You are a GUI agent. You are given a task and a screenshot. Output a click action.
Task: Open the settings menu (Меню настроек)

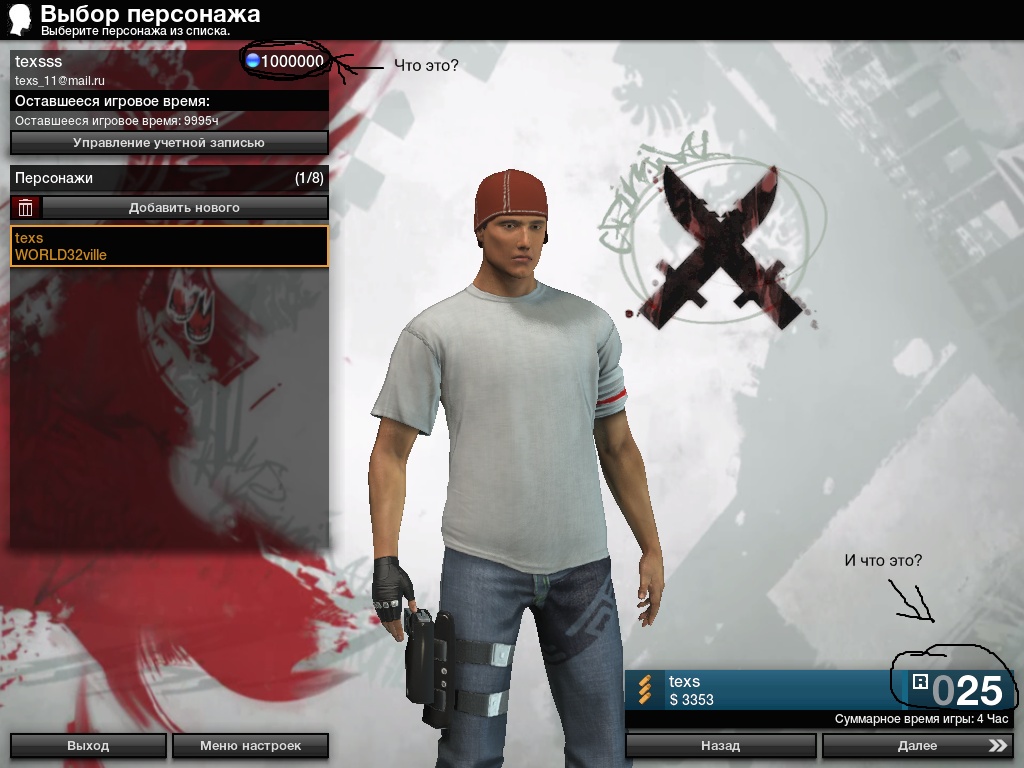click(x=250, y=745)
